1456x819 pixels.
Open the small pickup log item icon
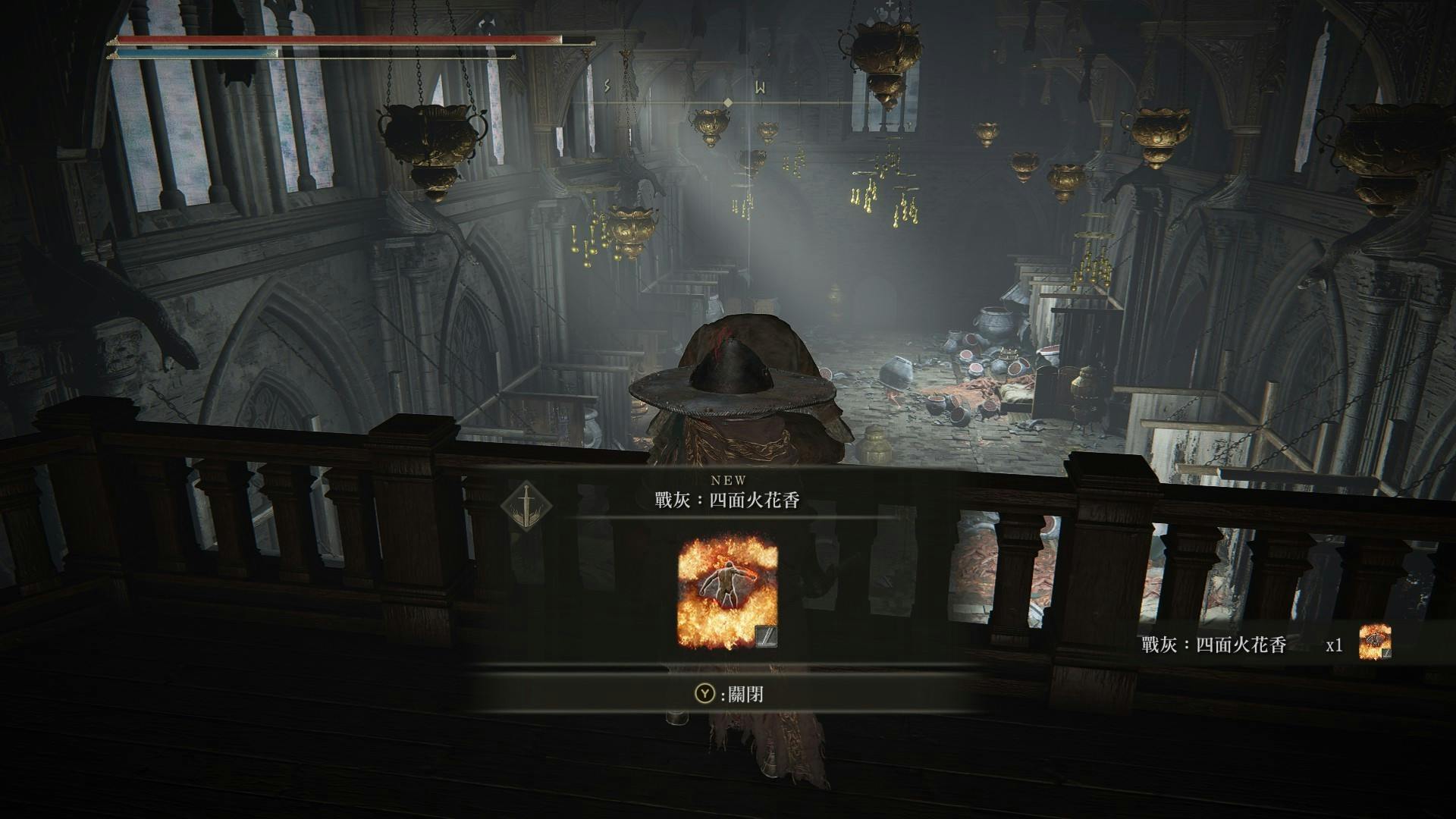click(1375, 642)
